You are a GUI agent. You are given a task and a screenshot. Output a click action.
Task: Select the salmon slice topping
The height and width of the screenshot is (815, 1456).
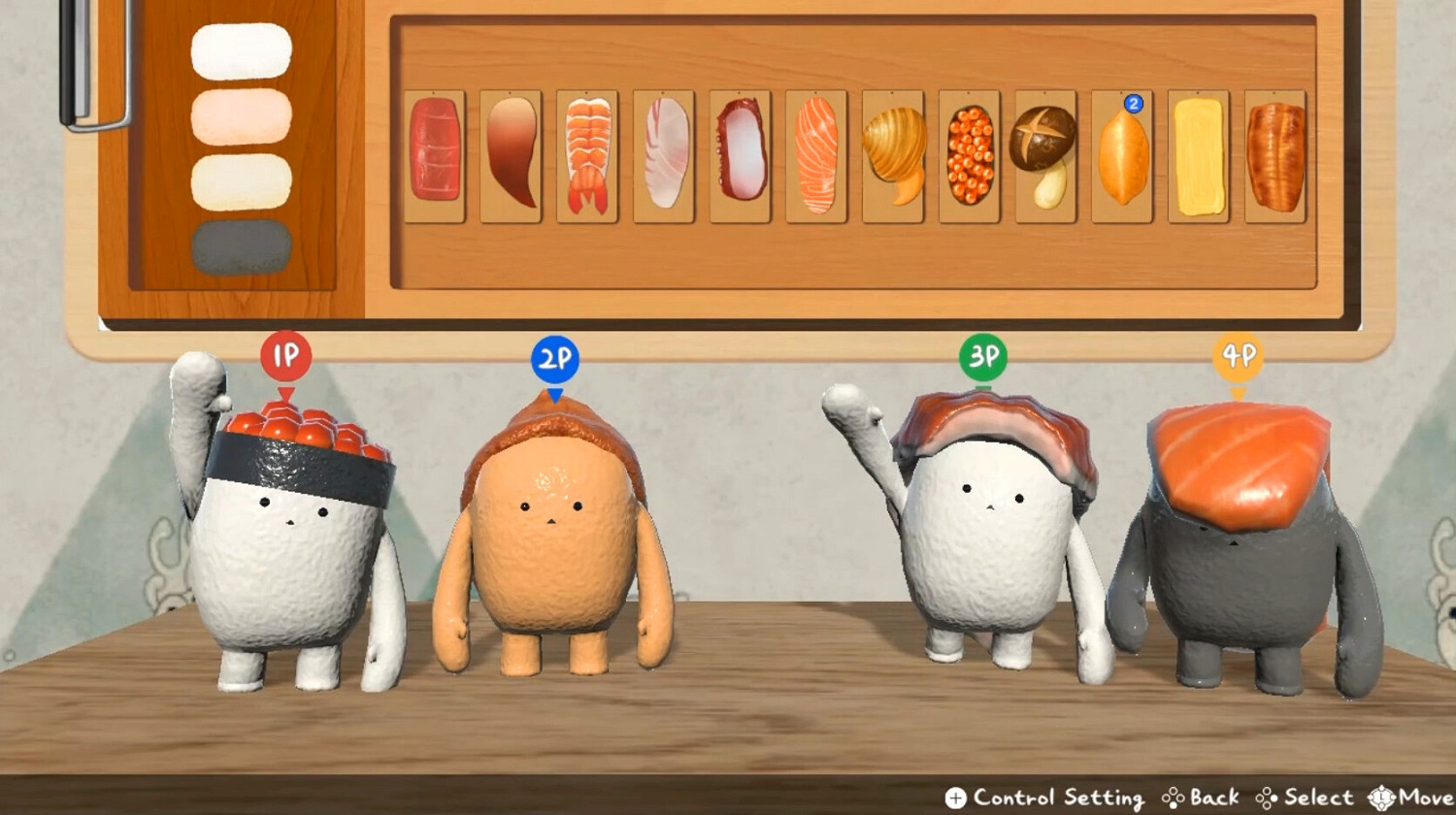816,155
